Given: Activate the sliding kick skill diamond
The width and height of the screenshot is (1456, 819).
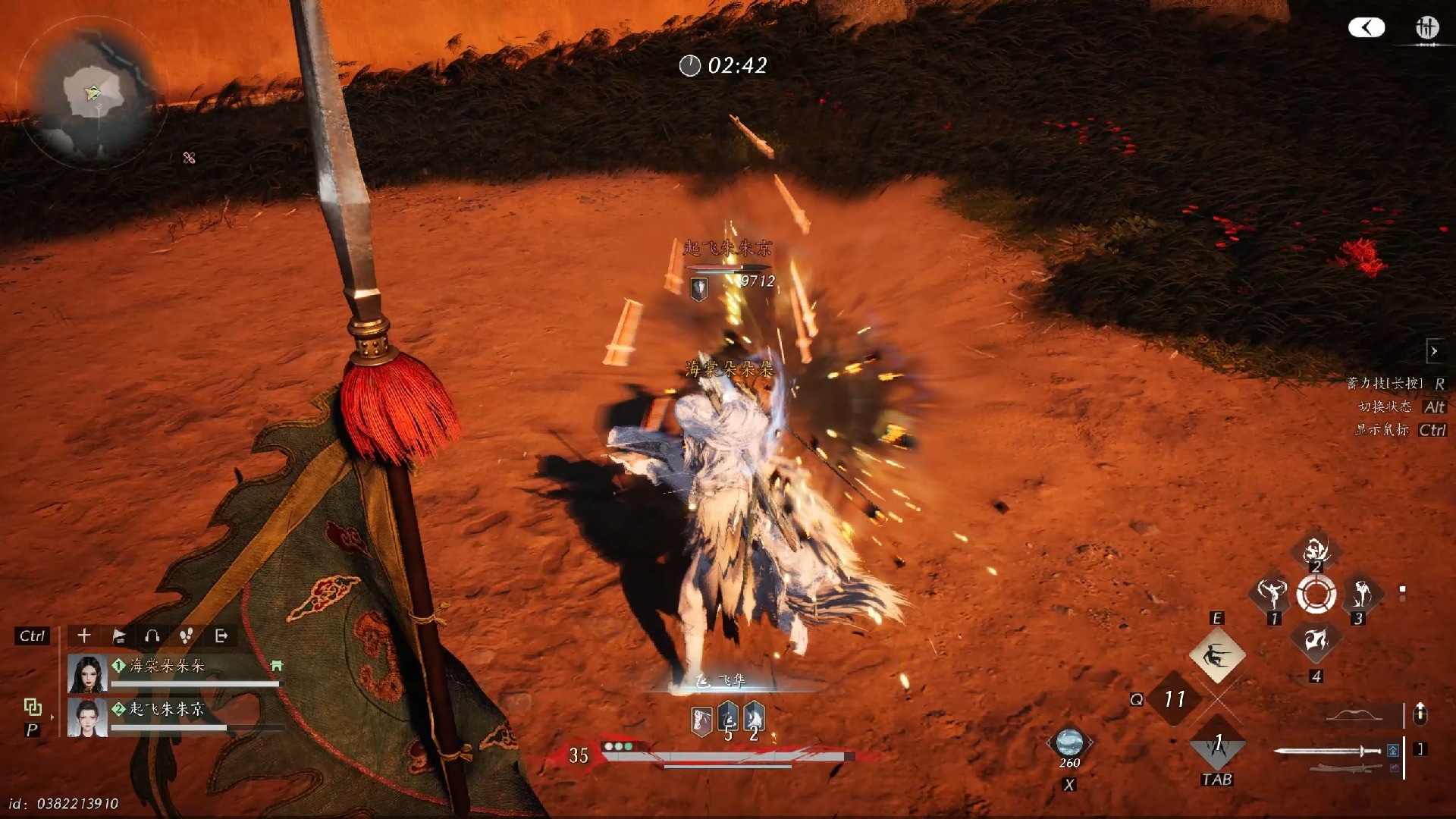Looking at the screenshot, I should [1216, 655].
